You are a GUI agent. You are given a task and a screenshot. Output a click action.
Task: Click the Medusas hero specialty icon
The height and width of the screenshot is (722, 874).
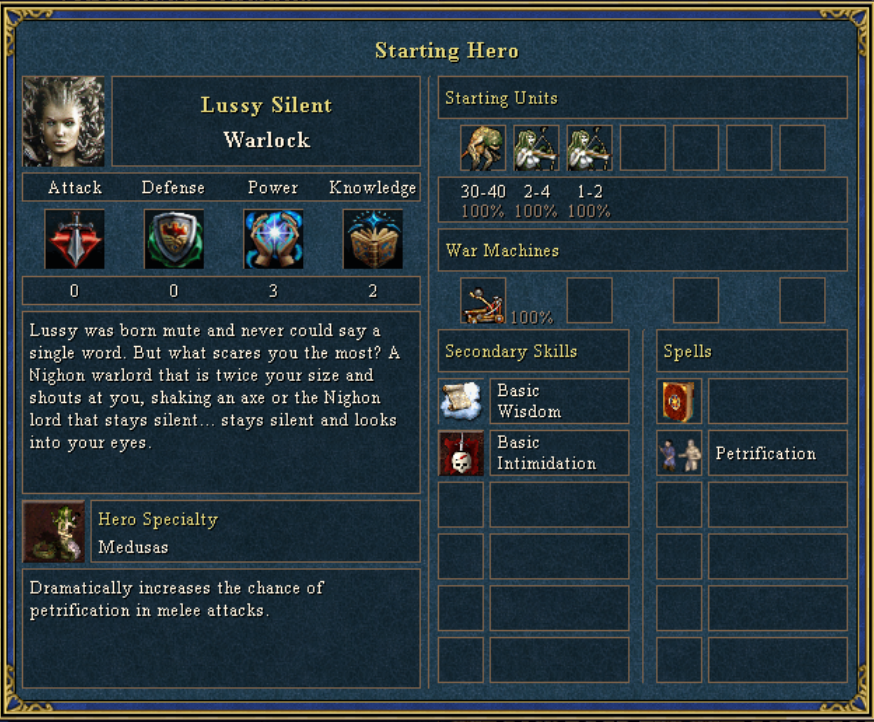pos(55,532)
